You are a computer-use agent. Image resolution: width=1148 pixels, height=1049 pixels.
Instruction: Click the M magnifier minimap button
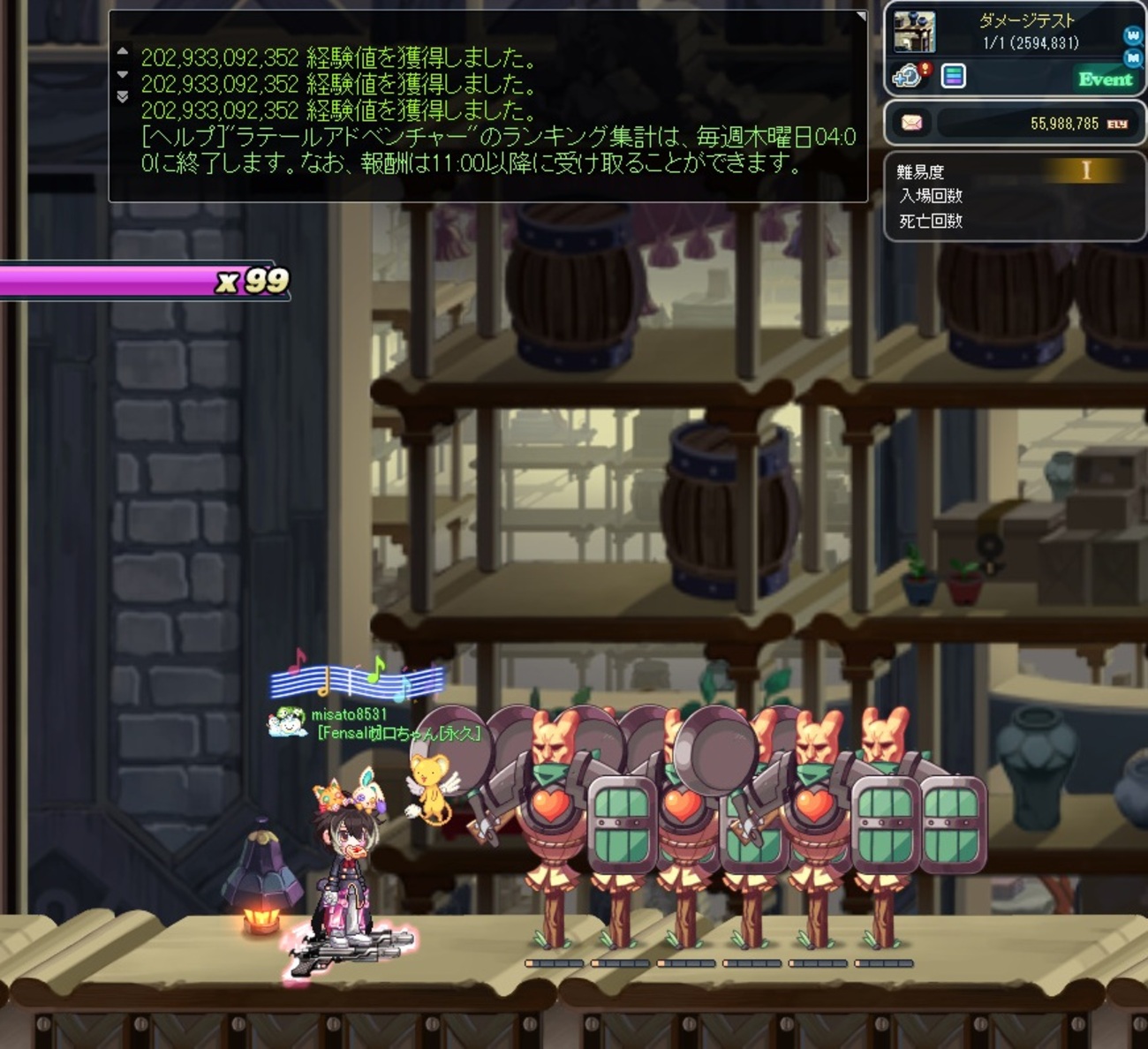[1133, 57]
